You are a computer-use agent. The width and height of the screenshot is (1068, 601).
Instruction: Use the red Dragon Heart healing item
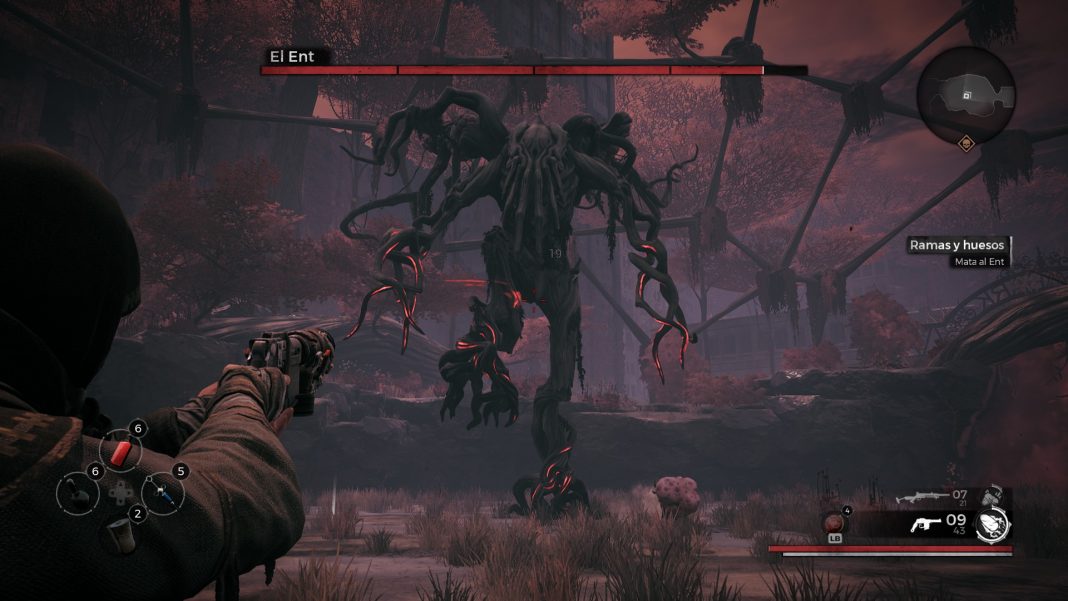click(834, 523)
